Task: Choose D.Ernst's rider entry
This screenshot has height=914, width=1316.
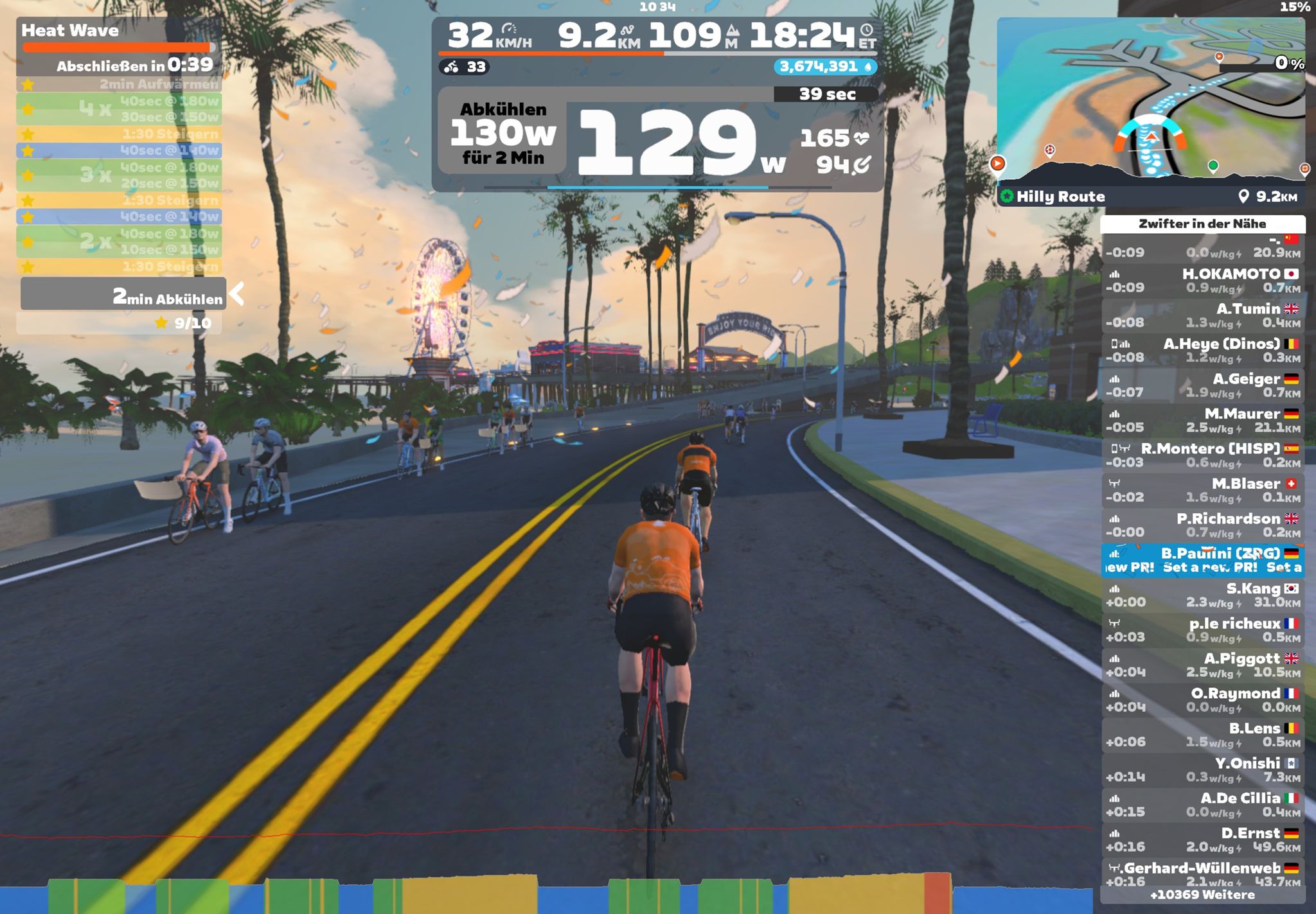Action: pyautogui.click(x=1203, y=839)
